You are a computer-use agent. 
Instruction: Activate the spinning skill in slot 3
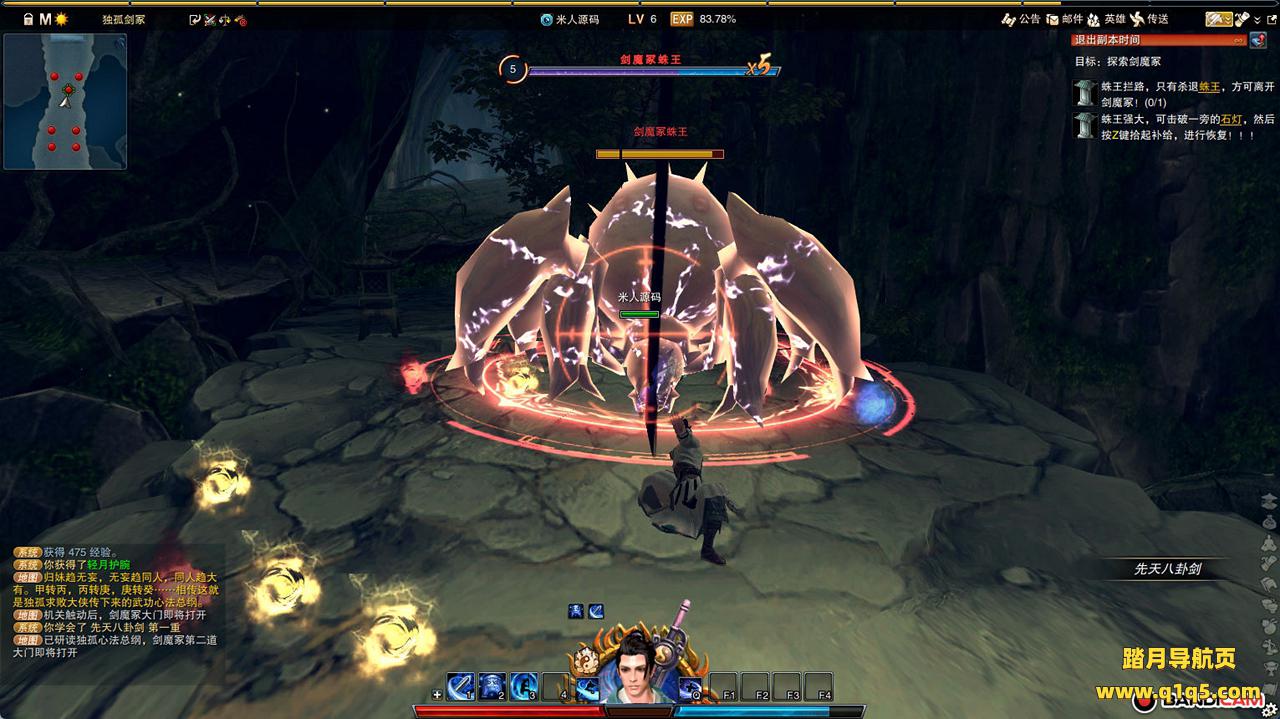tap(524, 687)
